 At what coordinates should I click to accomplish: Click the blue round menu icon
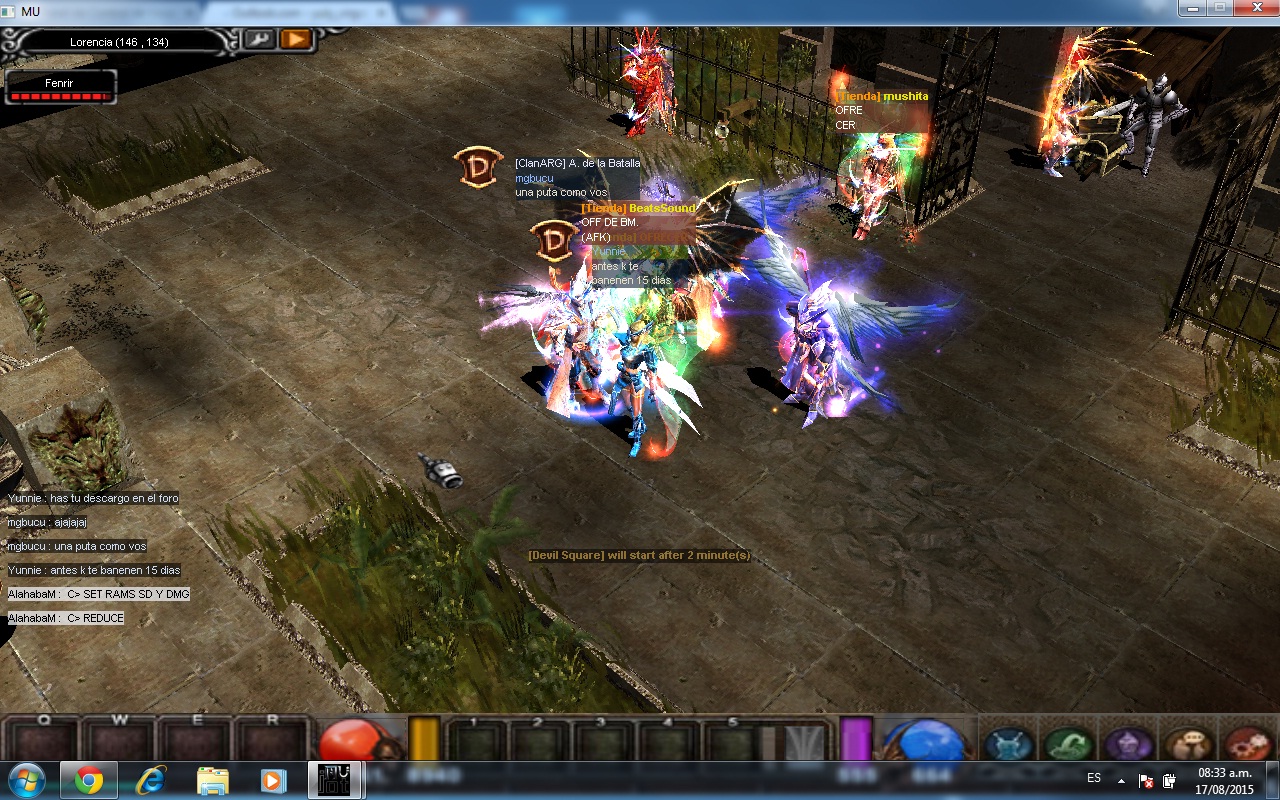1008,744
